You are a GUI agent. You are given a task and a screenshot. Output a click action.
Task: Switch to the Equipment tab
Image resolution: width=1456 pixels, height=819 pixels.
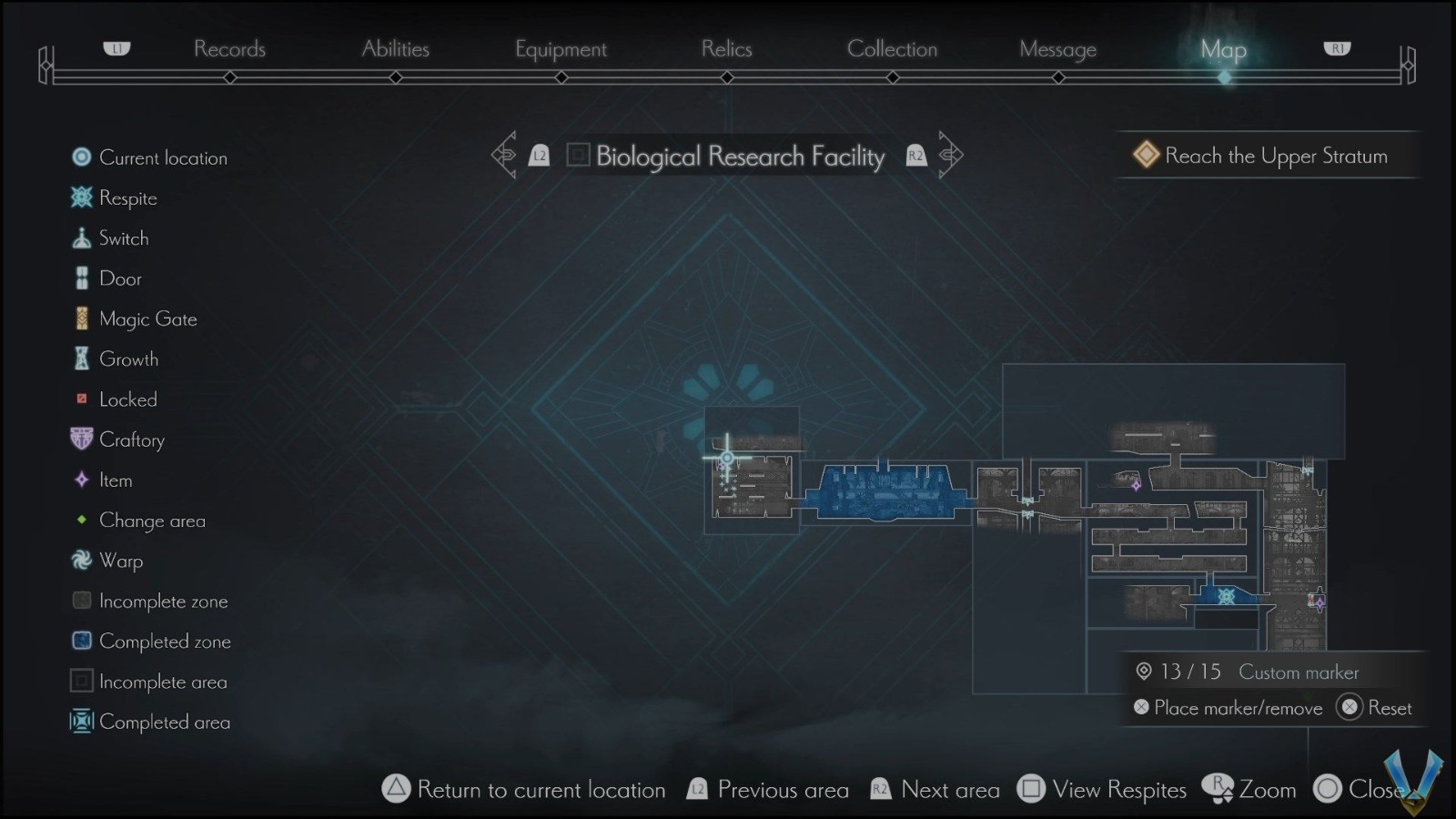[x=561, y=49]
